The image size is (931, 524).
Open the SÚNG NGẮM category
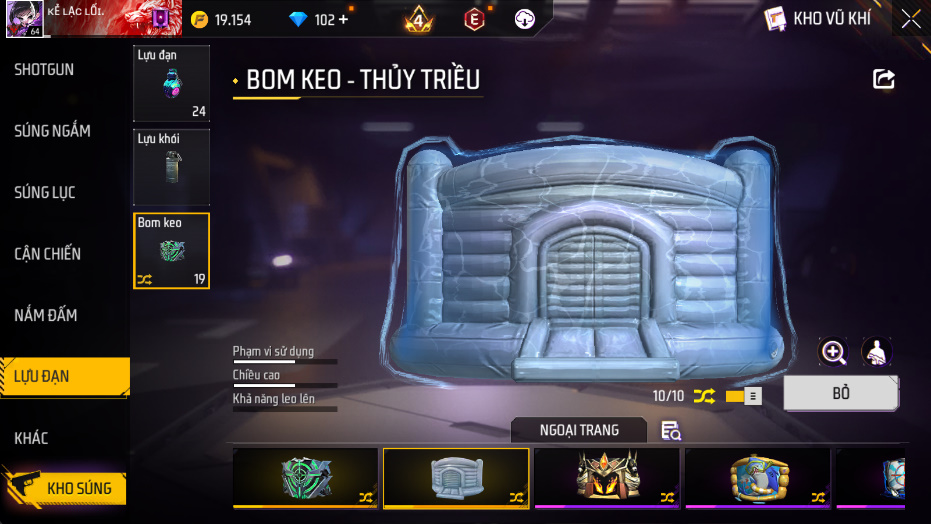tap(52, 131)
